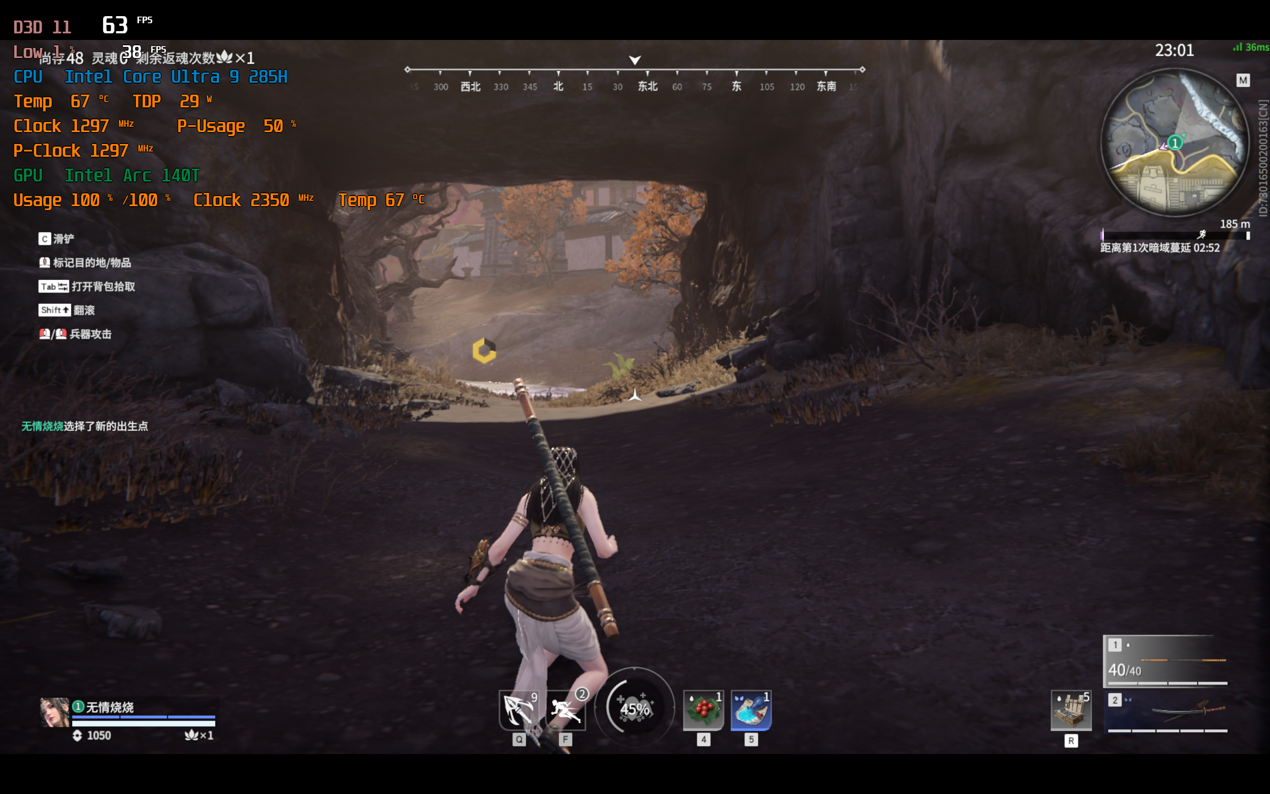Use the red berries healing item
1270x794 pixels.
[x=703, y=710]
